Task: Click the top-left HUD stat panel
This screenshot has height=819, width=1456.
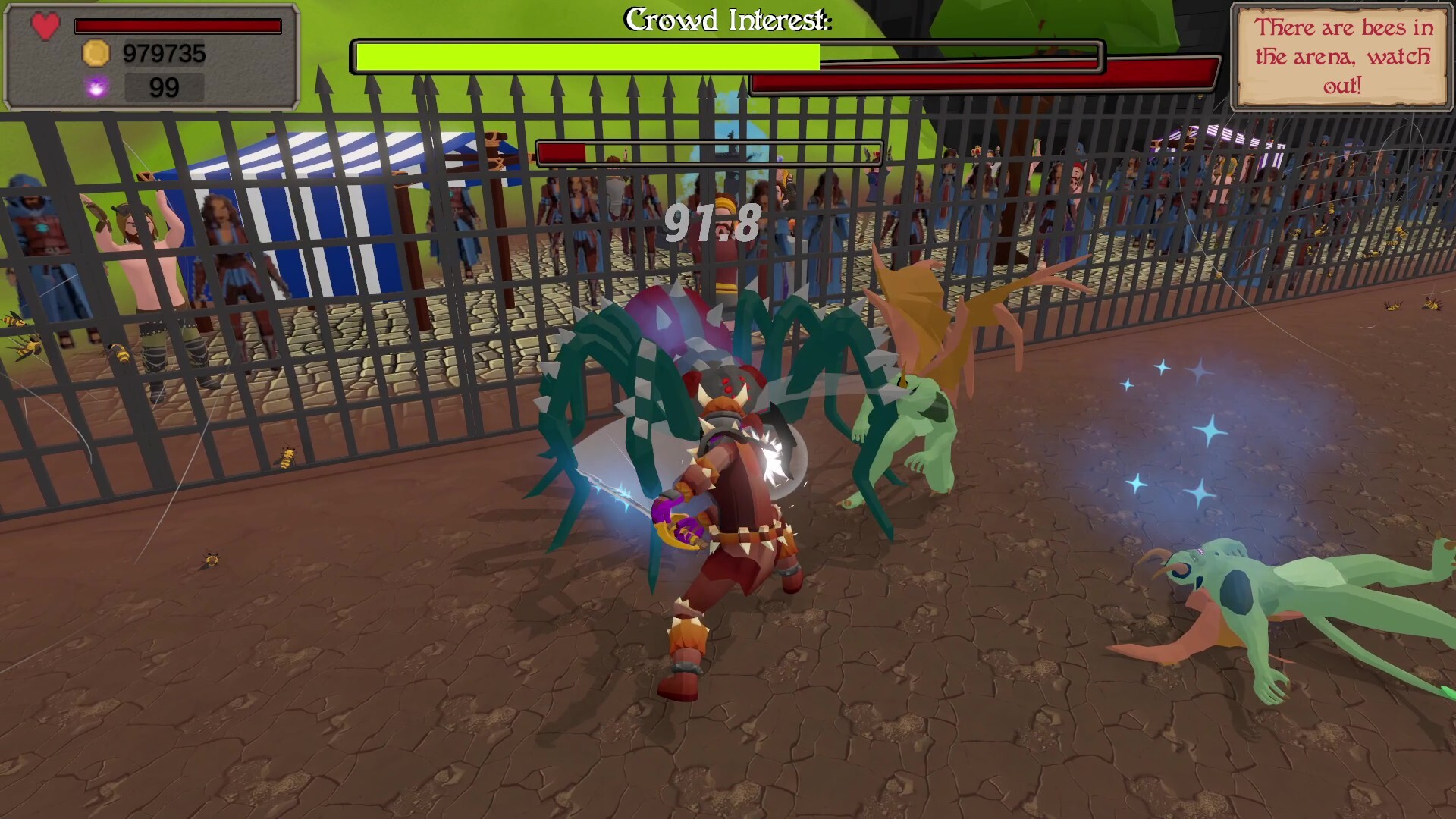Action: pyautogui.click(x=149, y=55)
